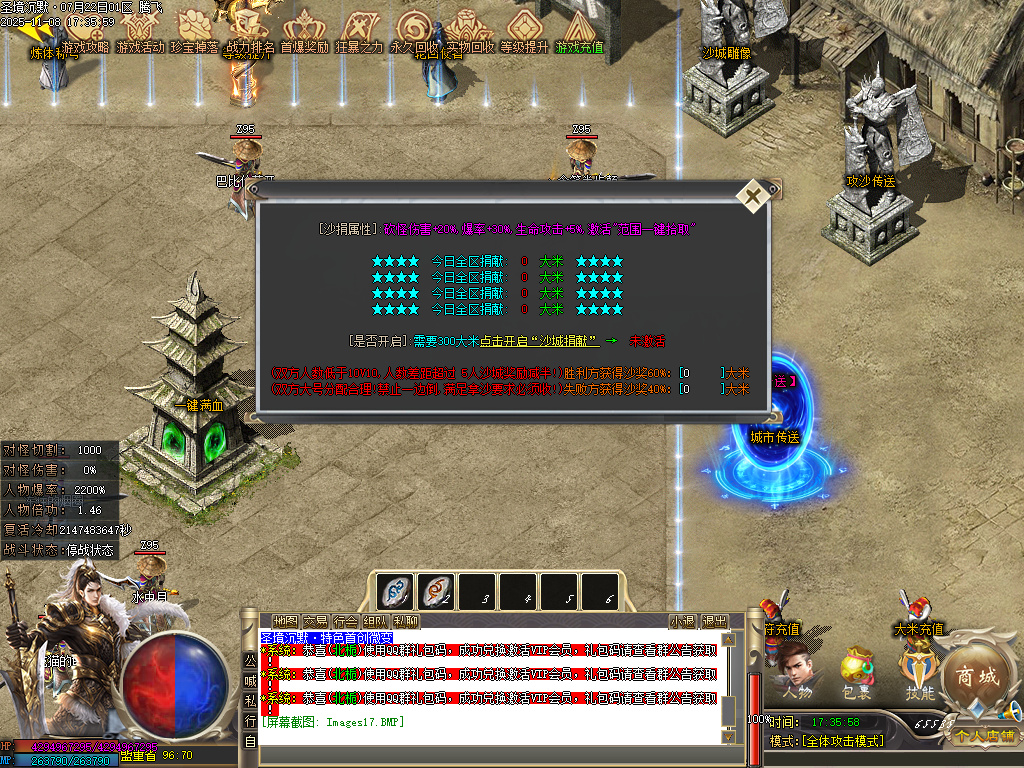Show the 战力排名 power ranking

[250, 33]
